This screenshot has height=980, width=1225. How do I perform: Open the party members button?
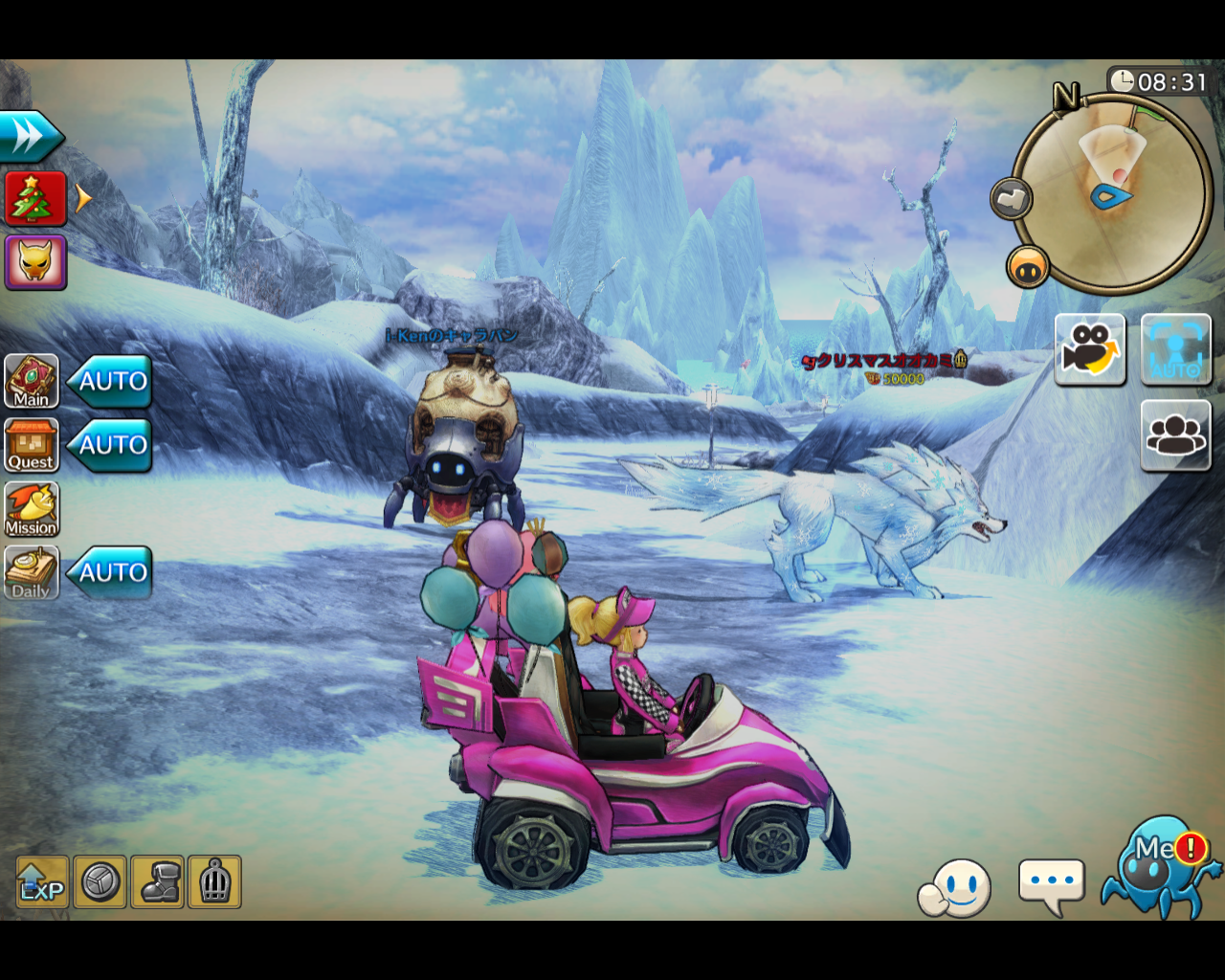[1175, 435]
